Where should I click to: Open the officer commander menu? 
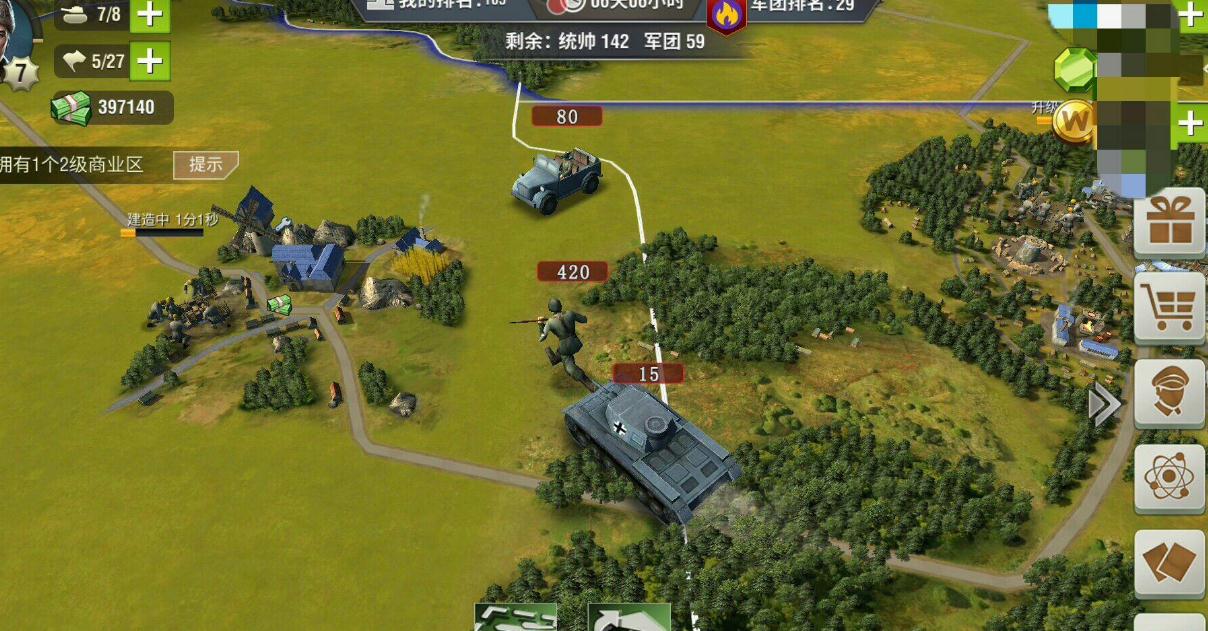click(x=1170, y=395)
